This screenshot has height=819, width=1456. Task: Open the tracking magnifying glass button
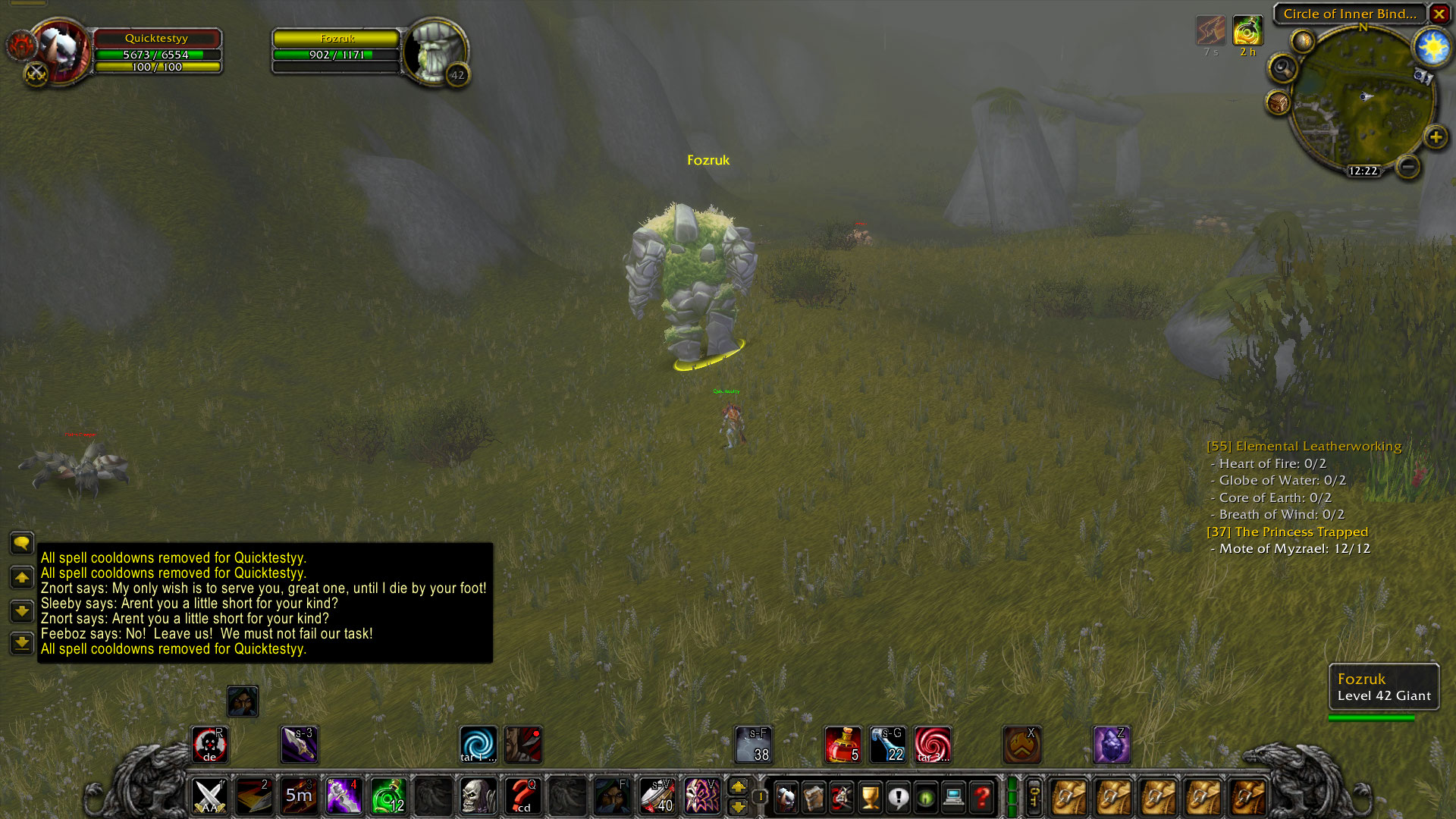click(x=1282, y=69)
